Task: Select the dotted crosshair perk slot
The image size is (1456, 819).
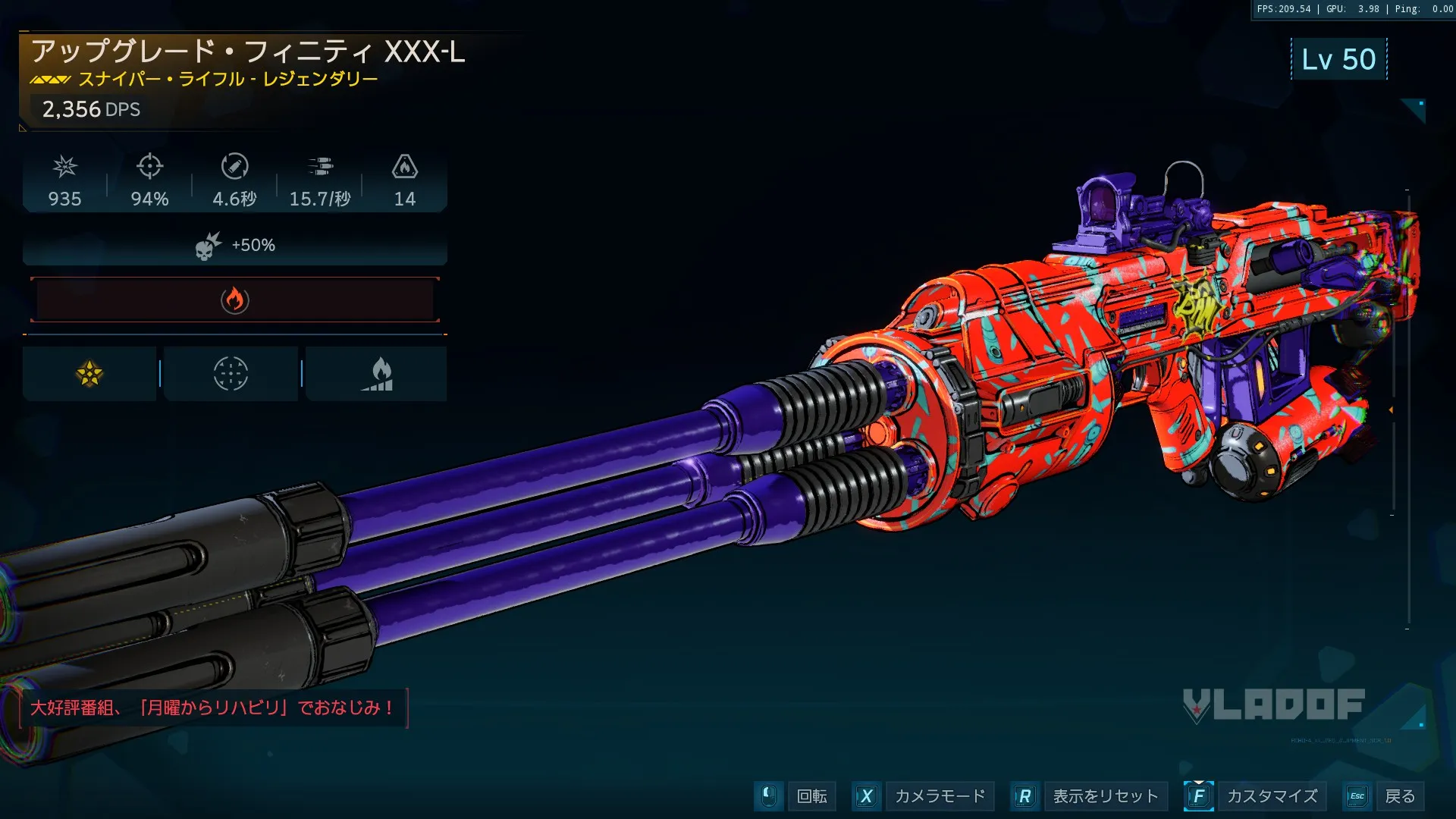Action: tap(231, 374)
